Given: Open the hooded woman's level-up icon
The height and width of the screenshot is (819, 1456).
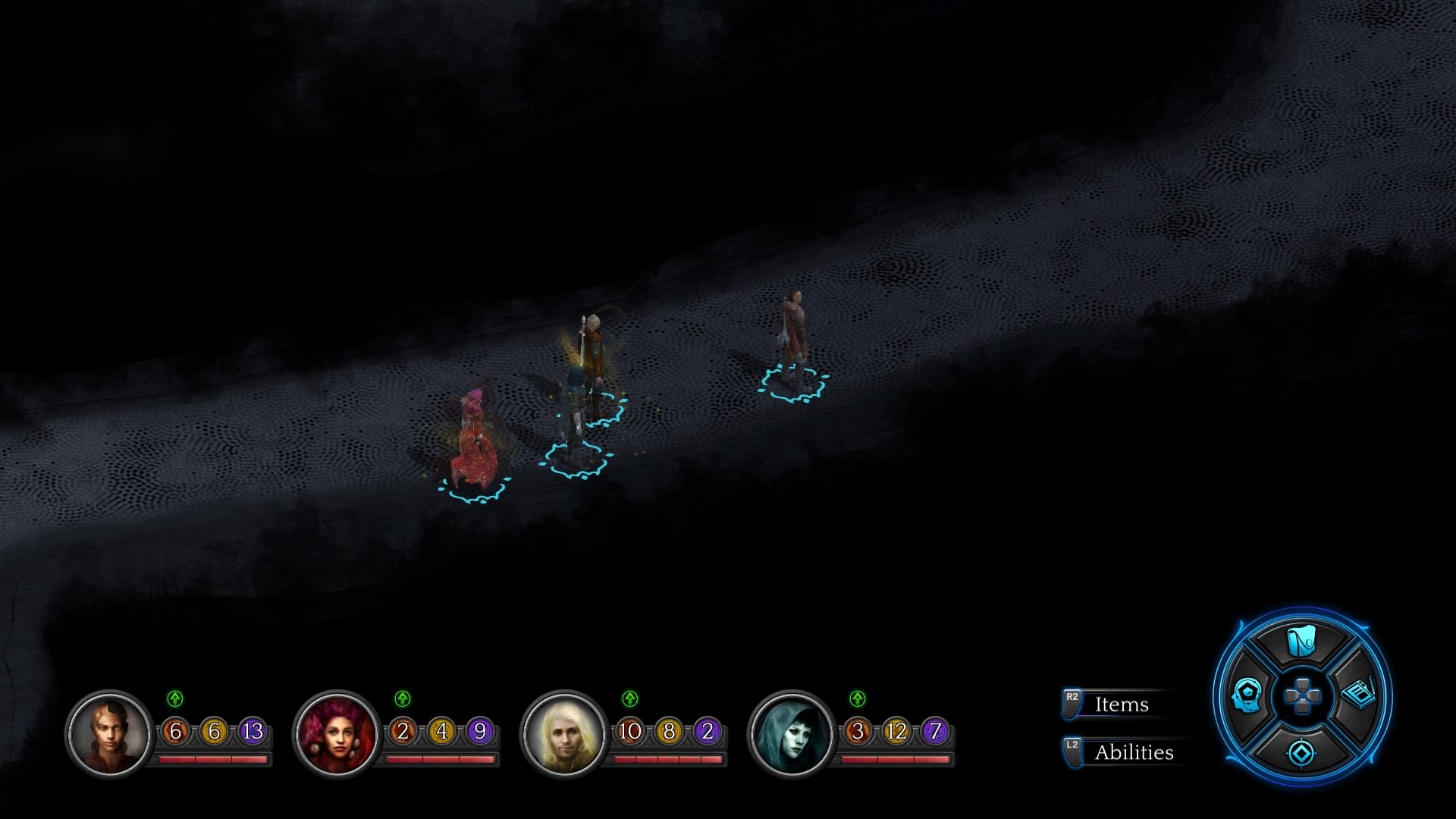Looking at the screenshot, I should tap(858, 698).
